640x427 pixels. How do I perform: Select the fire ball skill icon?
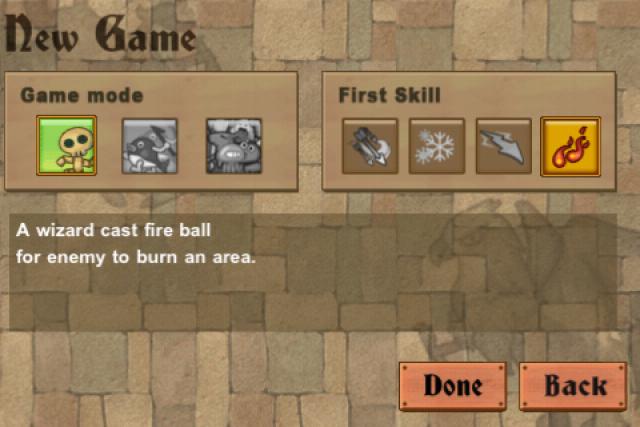click(x=570, y=146)
